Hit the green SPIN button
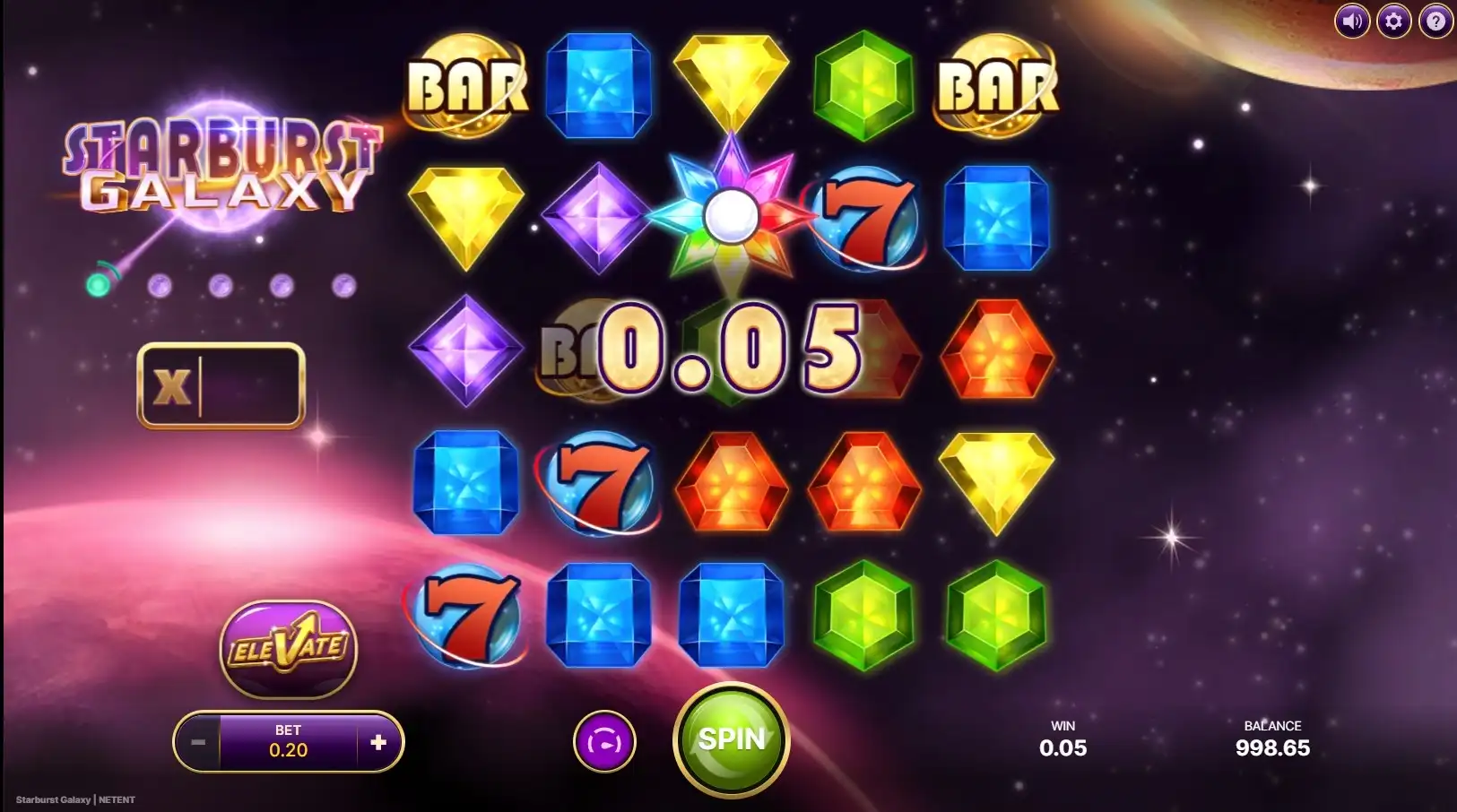Image resolution: width=1457 pixels, height=812 pixels. point(731,739)
